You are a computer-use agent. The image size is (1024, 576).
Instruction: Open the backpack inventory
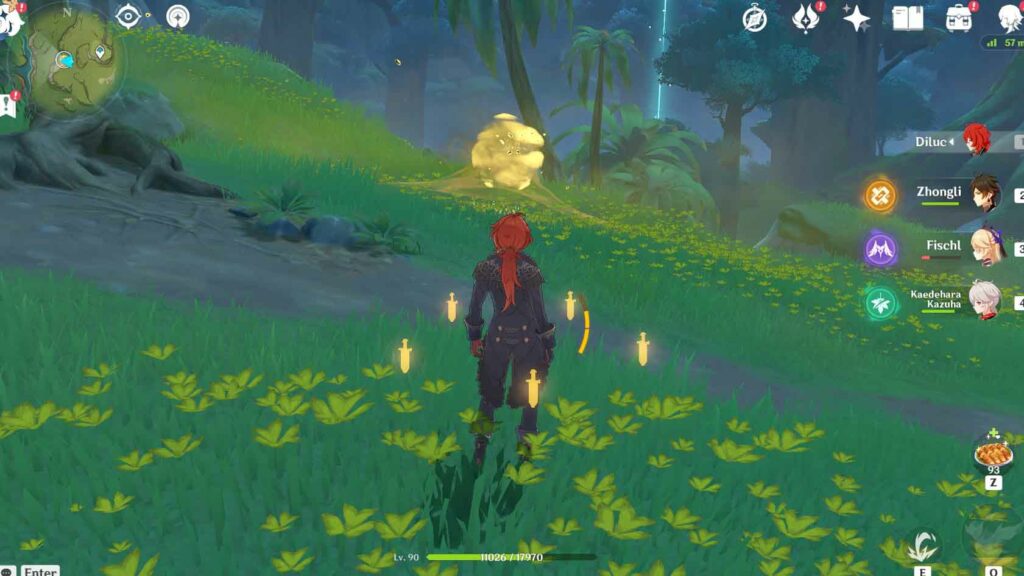click(959, 18)
